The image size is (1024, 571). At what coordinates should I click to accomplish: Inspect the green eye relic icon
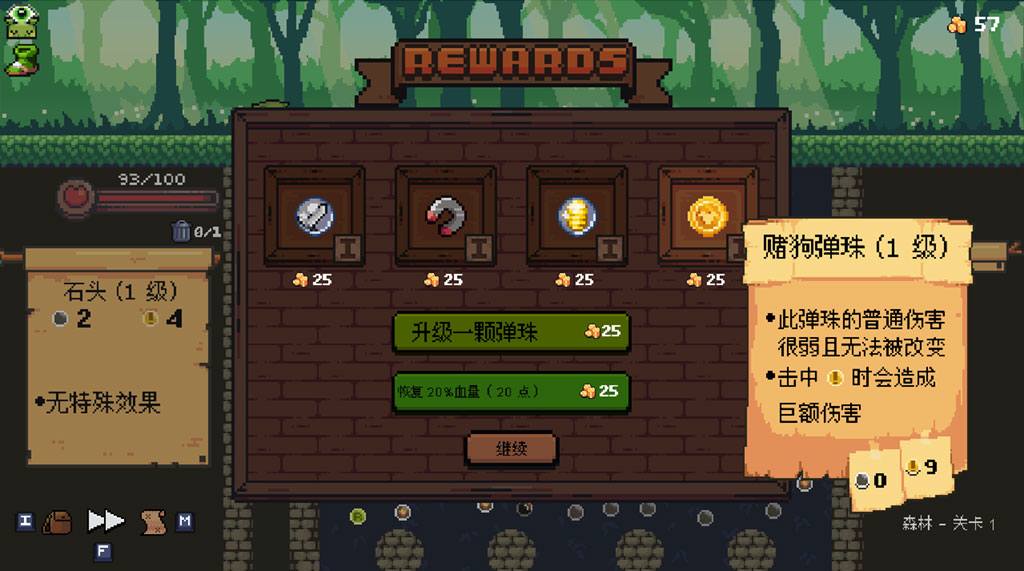(21, 21)
